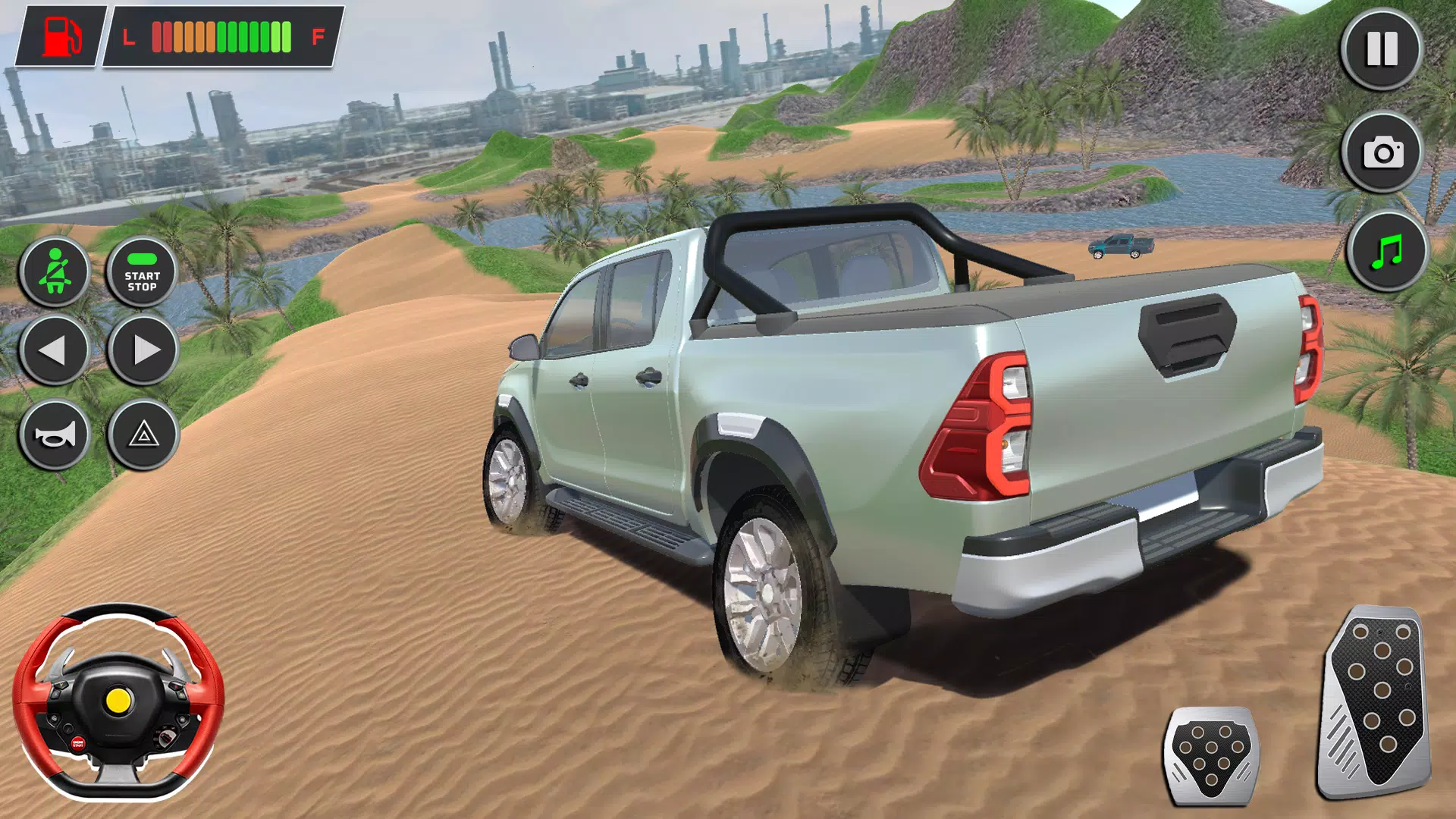1456x819 pixels.
Task: Toggle seatbelt buckled state
Action: point(56,271)
